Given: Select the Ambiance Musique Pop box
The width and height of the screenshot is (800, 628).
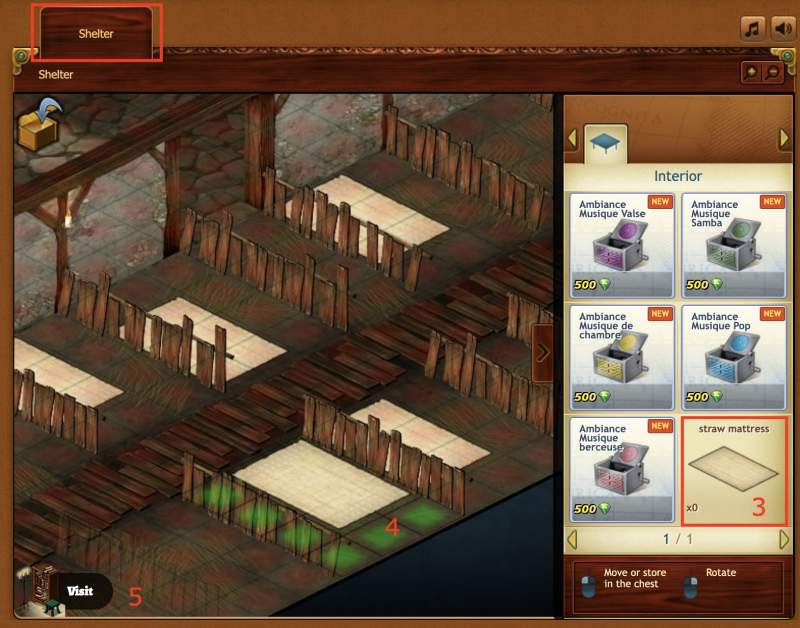Looking at the screenshot, I should (x=734, y=357).
